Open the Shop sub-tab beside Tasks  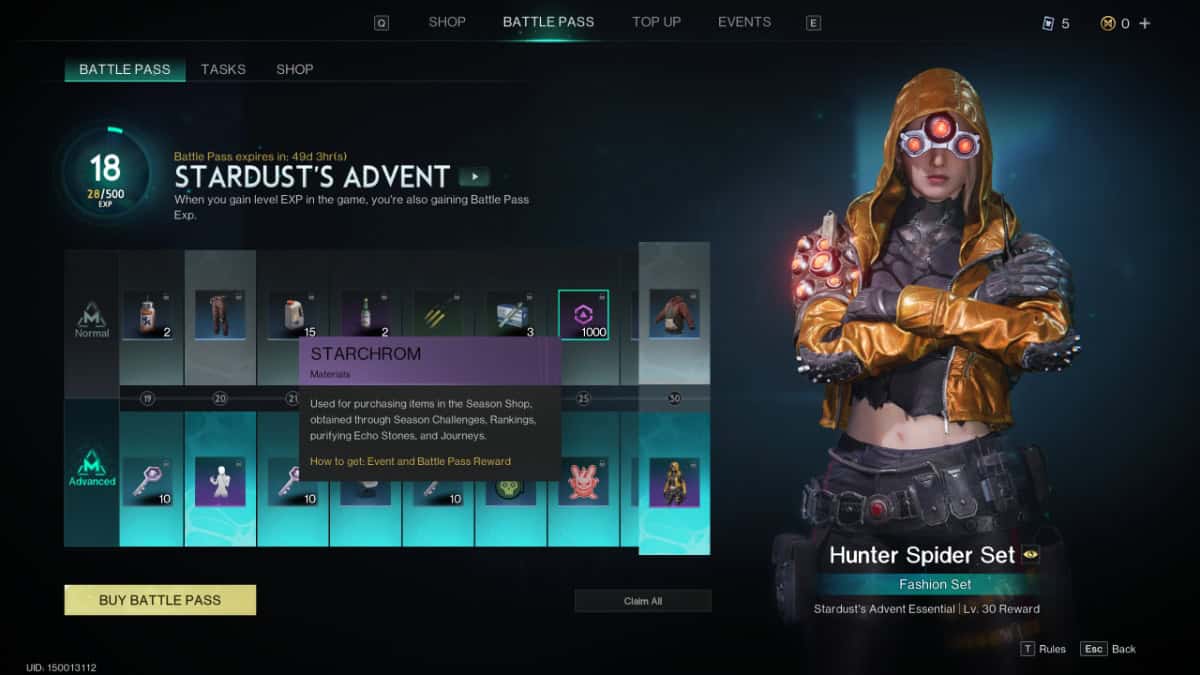pos(295,69)
